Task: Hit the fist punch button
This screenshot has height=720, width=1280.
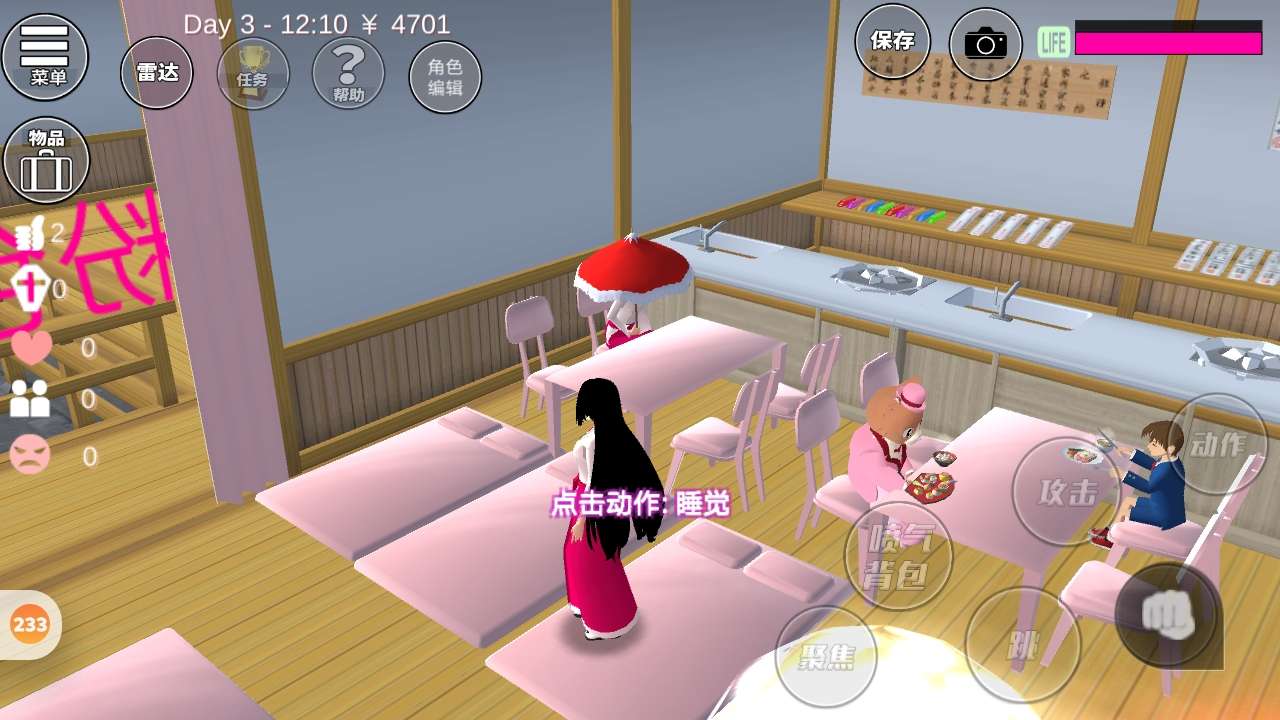Action: pos(1166,614)
